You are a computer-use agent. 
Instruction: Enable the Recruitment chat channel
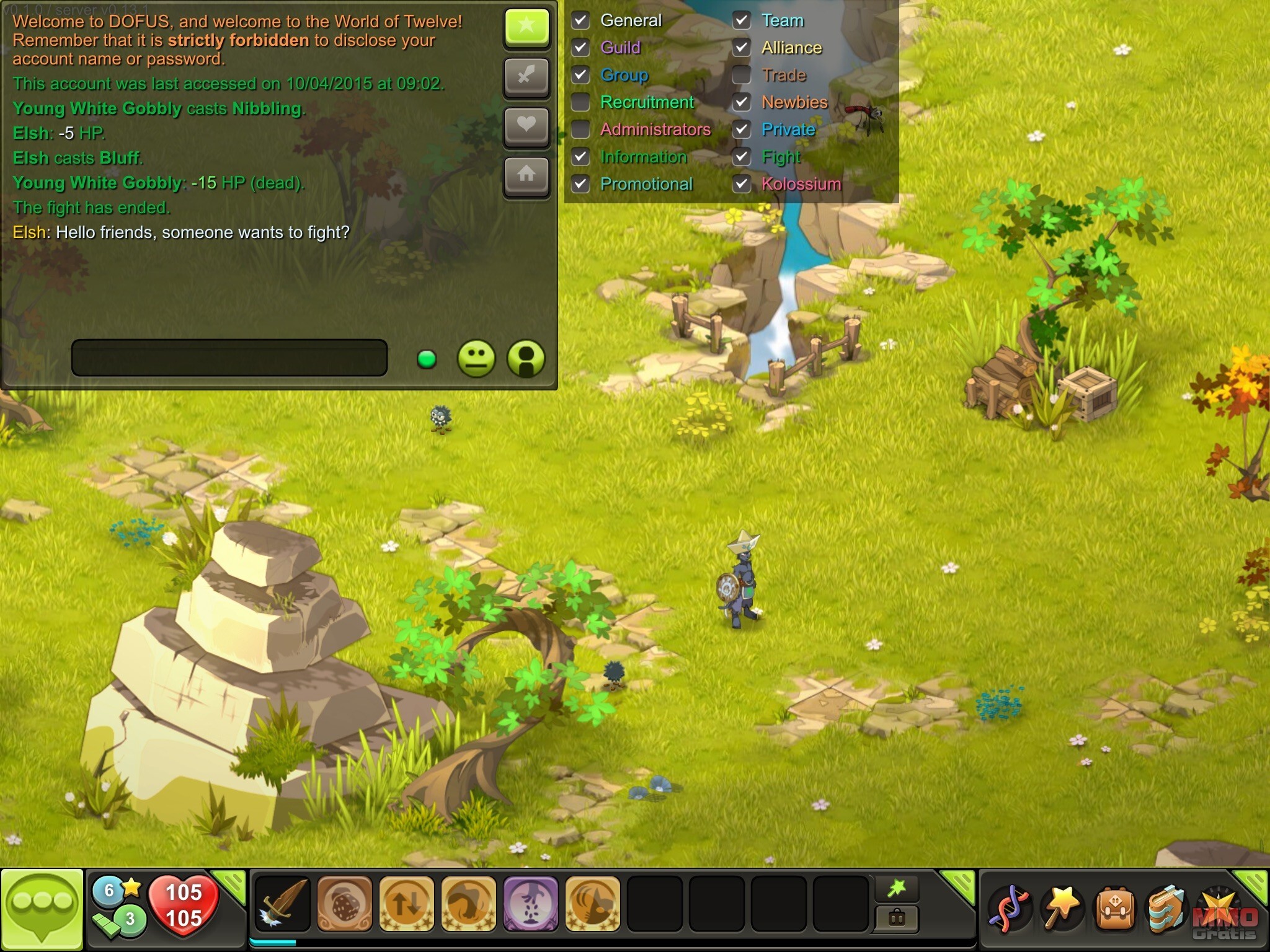pyautogui.click(x=580, y=102)
